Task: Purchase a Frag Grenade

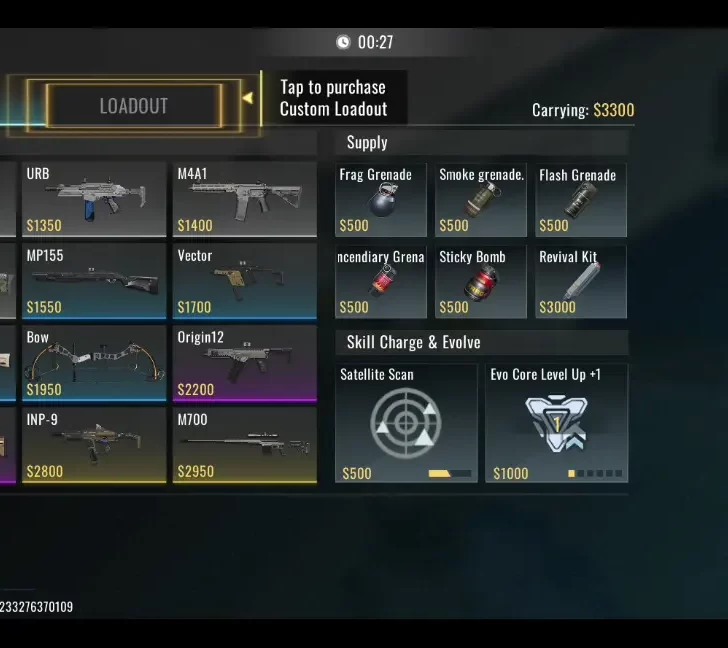Action: tap(381, 200)
